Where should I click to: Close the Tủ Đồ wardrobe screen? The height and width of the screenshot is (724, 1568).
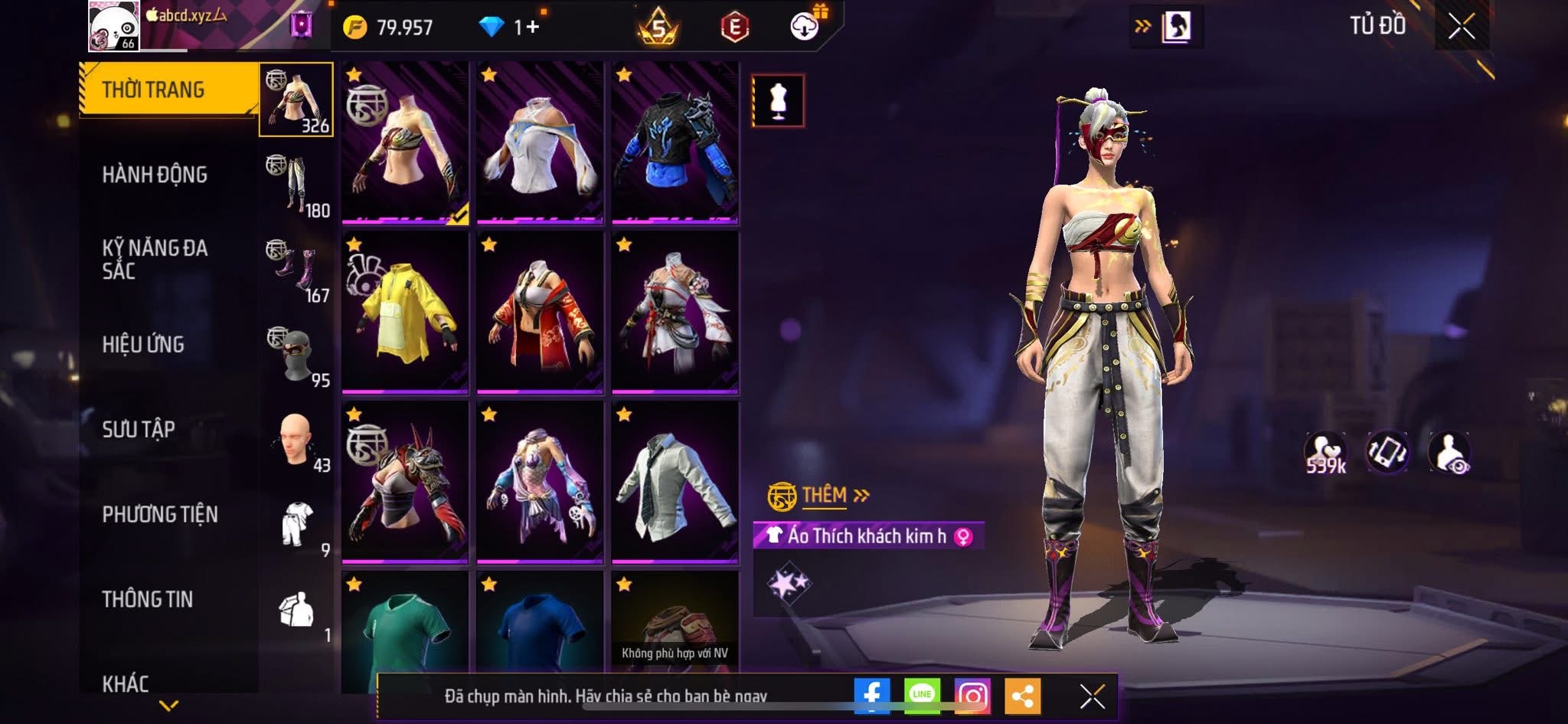[x=1461, y=27]
